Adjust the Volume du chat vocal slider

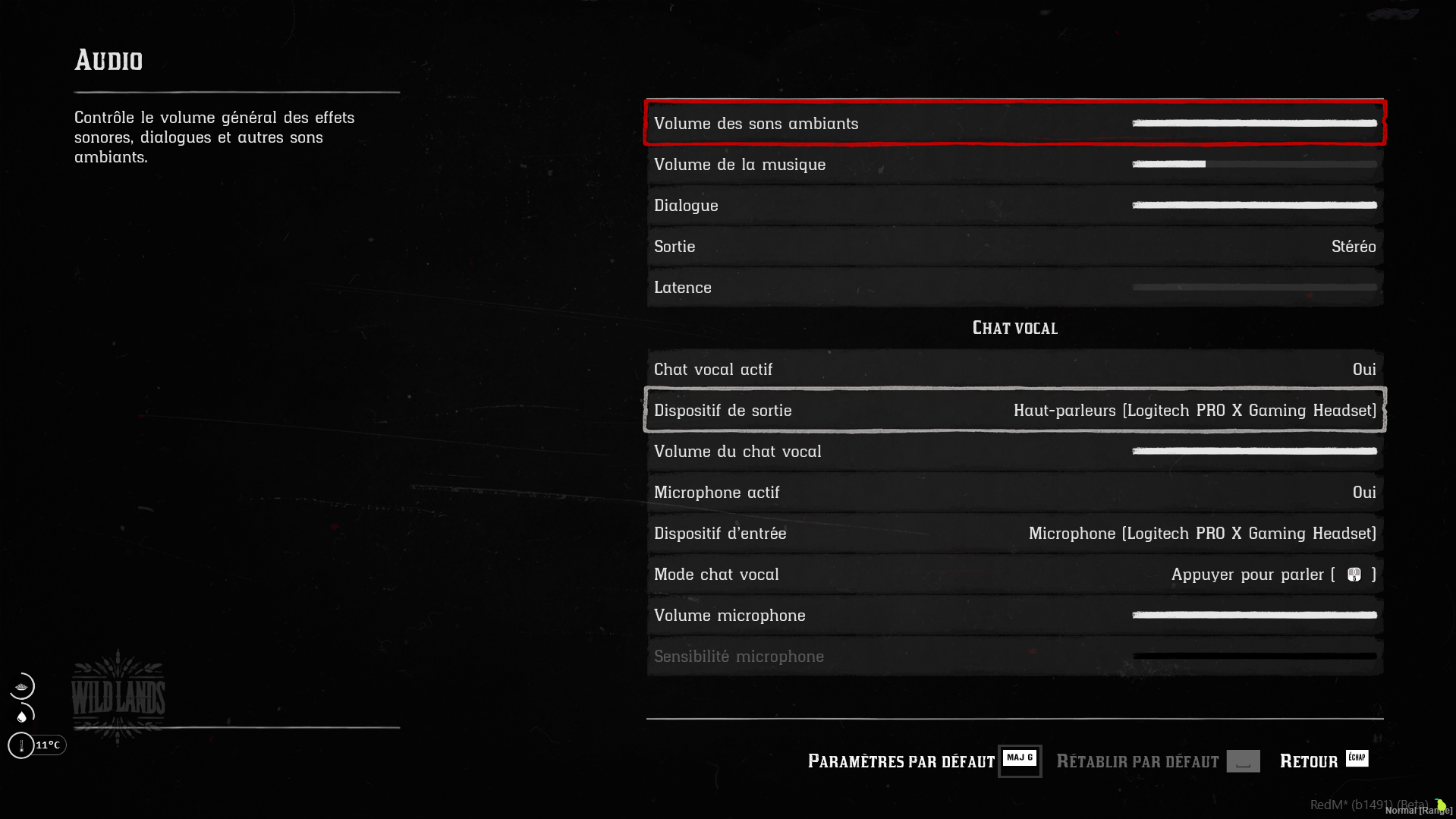tap(1253, 452)
